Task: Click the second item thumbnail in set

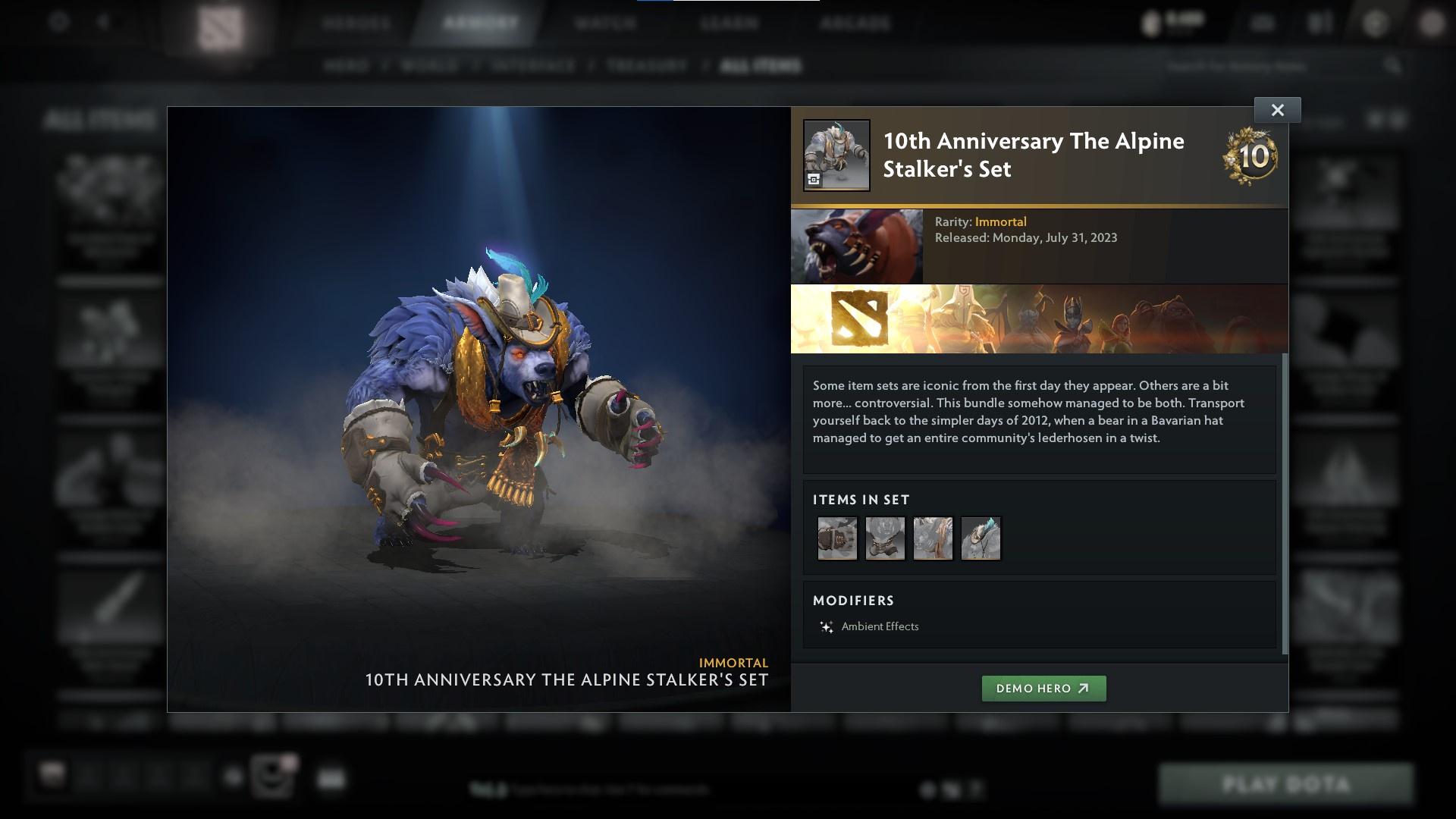Action: click(885, 538)
